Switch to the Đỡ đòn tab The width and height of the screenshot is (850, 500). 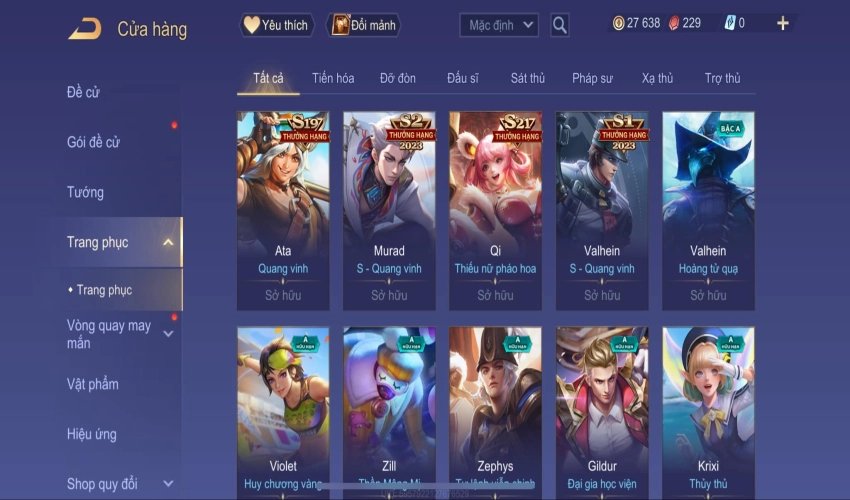tap(397, 78)
